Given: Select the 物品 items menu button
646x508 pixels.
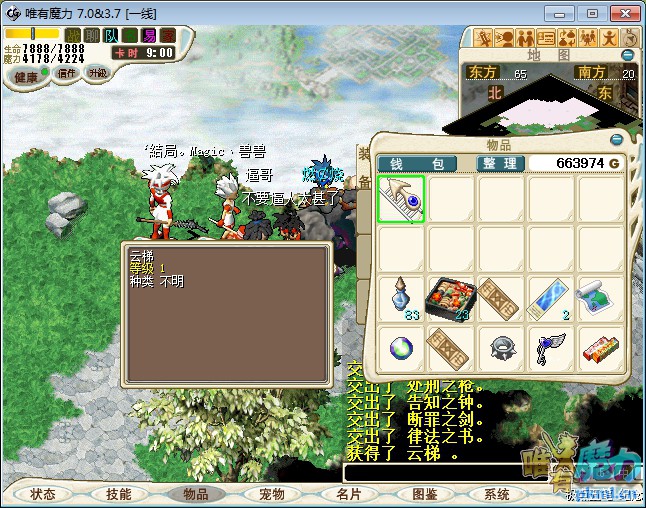Looking at the screenshot, I should pyautogui.click(x=195, y=494).
